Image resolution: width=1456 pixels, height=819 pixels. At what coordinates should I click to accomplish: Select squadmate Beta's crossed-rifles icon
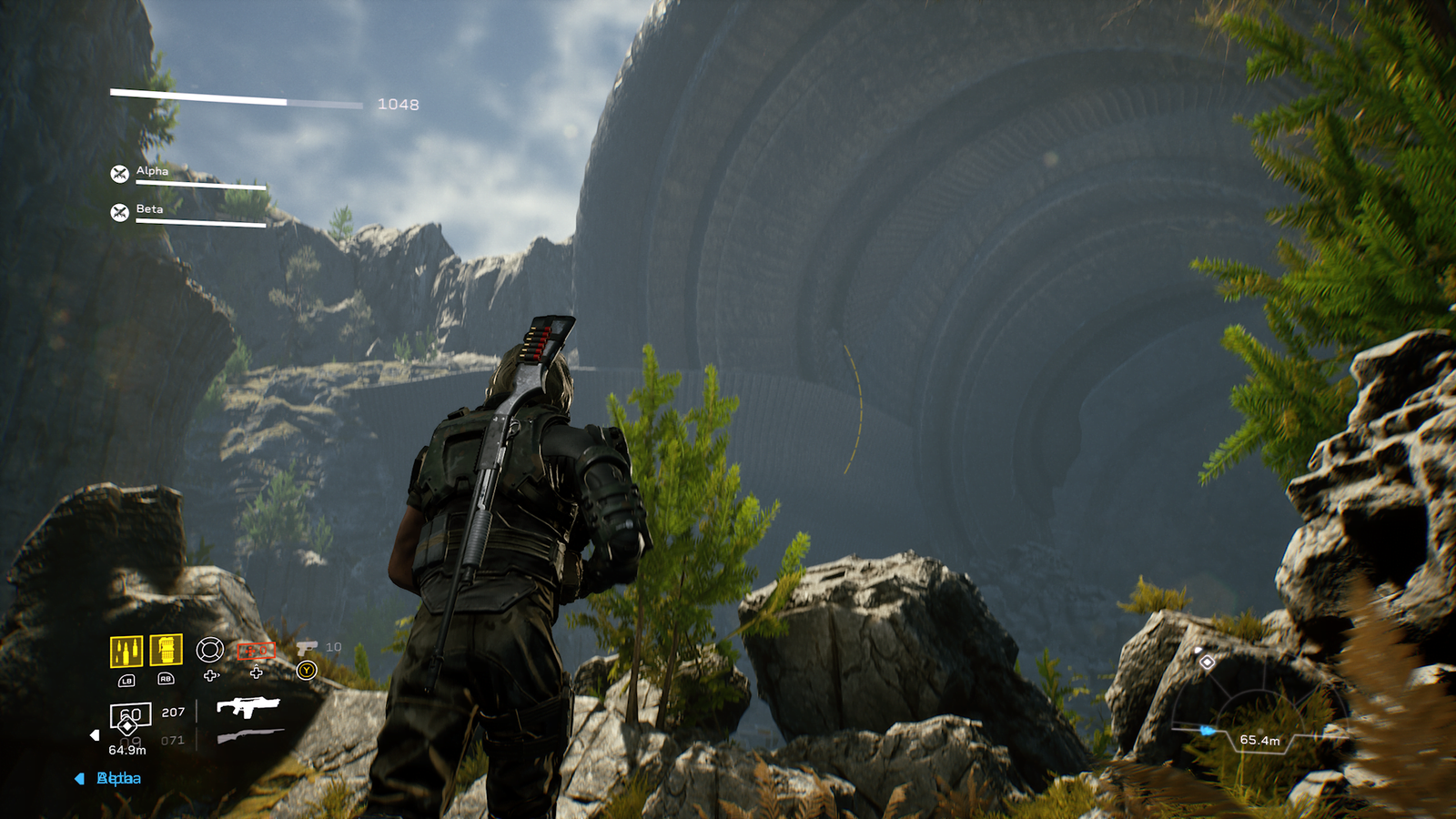(x=119, y=212)
